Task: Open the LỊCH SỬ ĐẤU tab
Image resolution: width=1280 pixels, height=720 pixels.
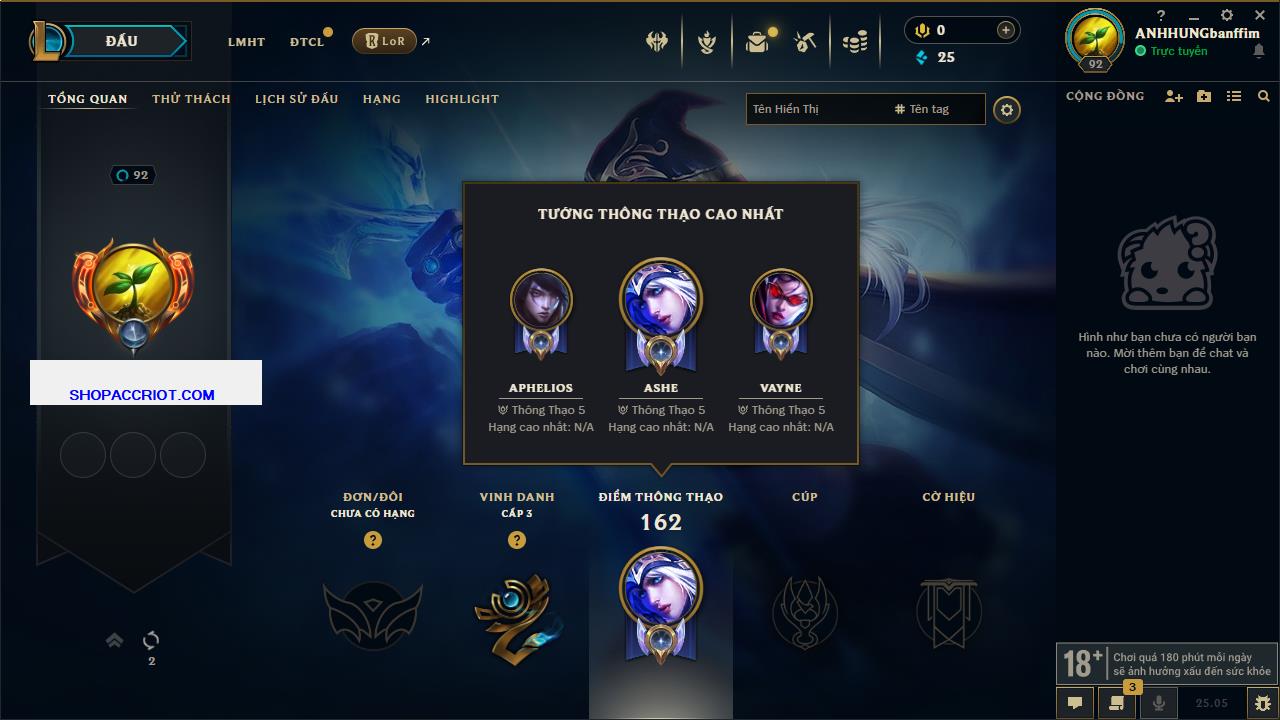Action: pyautogui.click(x=296, y=99)
